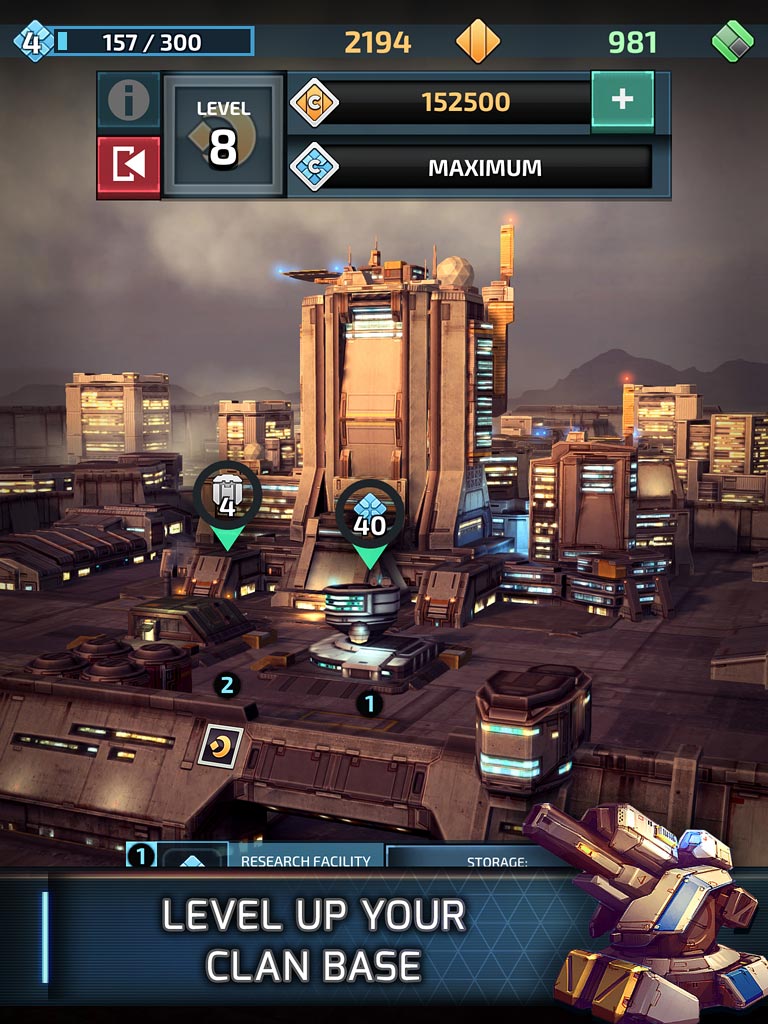Viewport: 768px width, 1024px height.
Task: Select the crescent emblem on the wall
Action: point(220,746)
